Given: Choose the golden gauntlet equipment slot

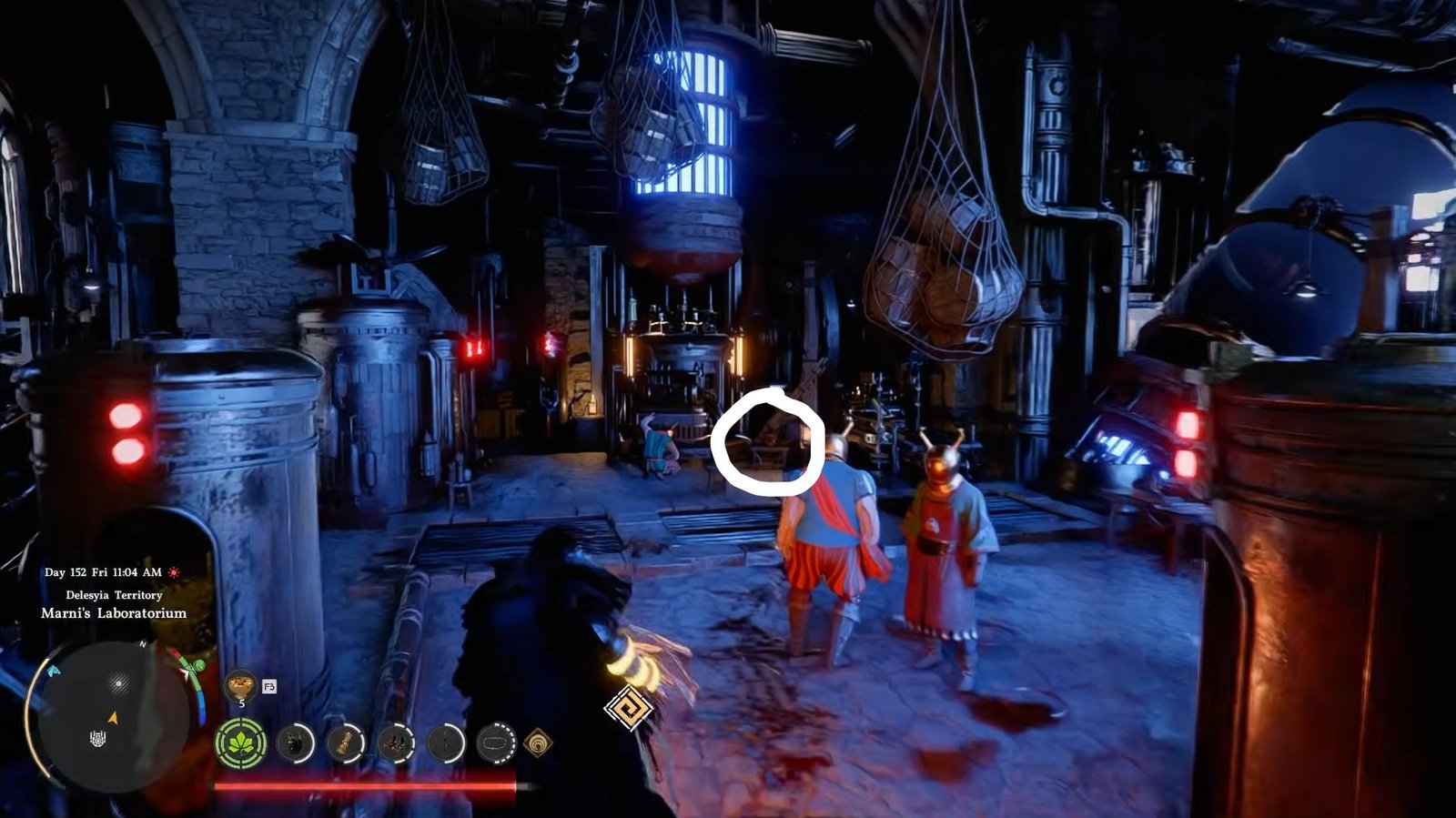Looking at the screenshot, I should tap(345, 743).
